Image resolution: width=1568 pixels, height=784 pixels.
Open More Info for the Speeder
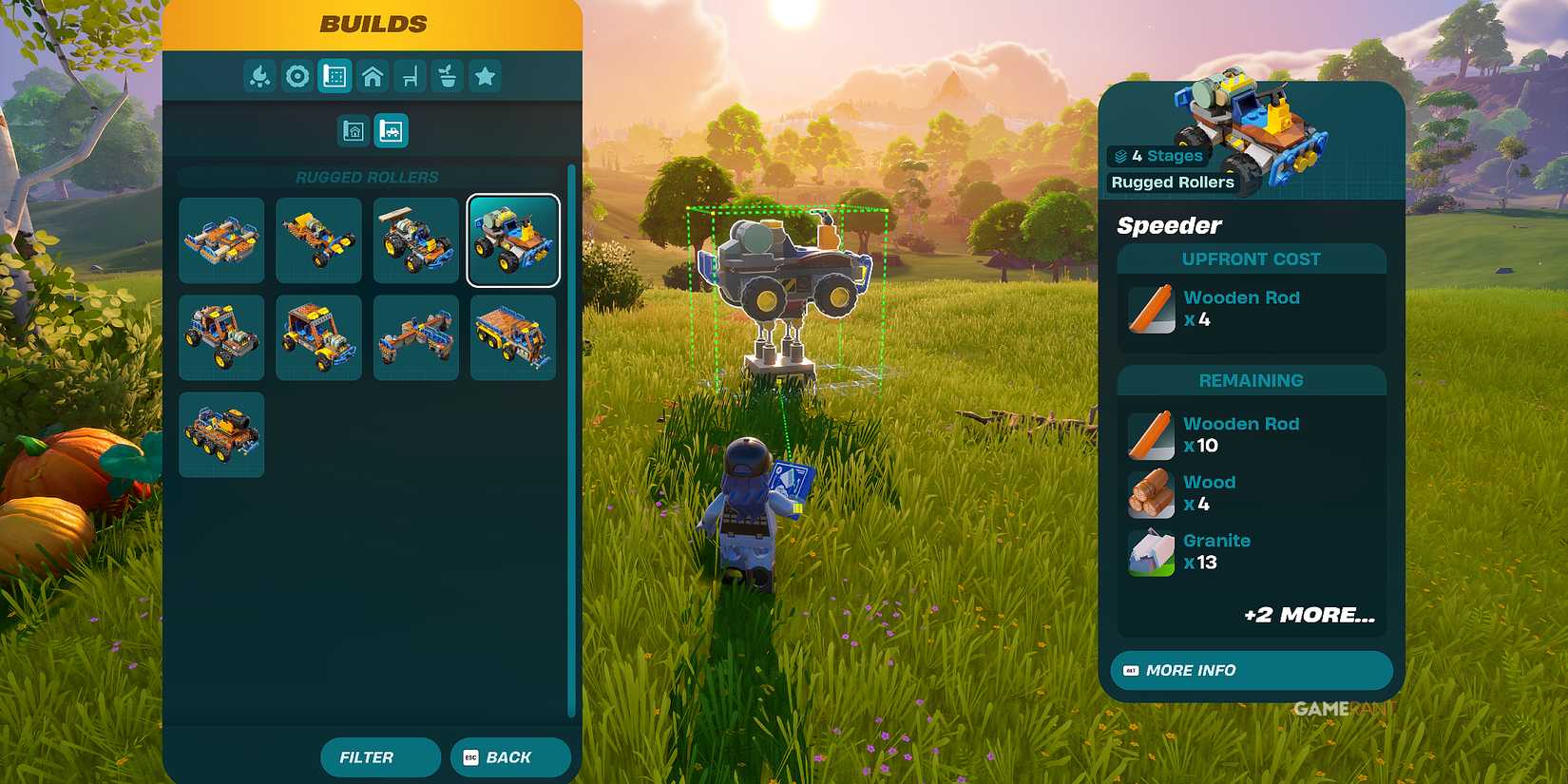point(1251,670)
